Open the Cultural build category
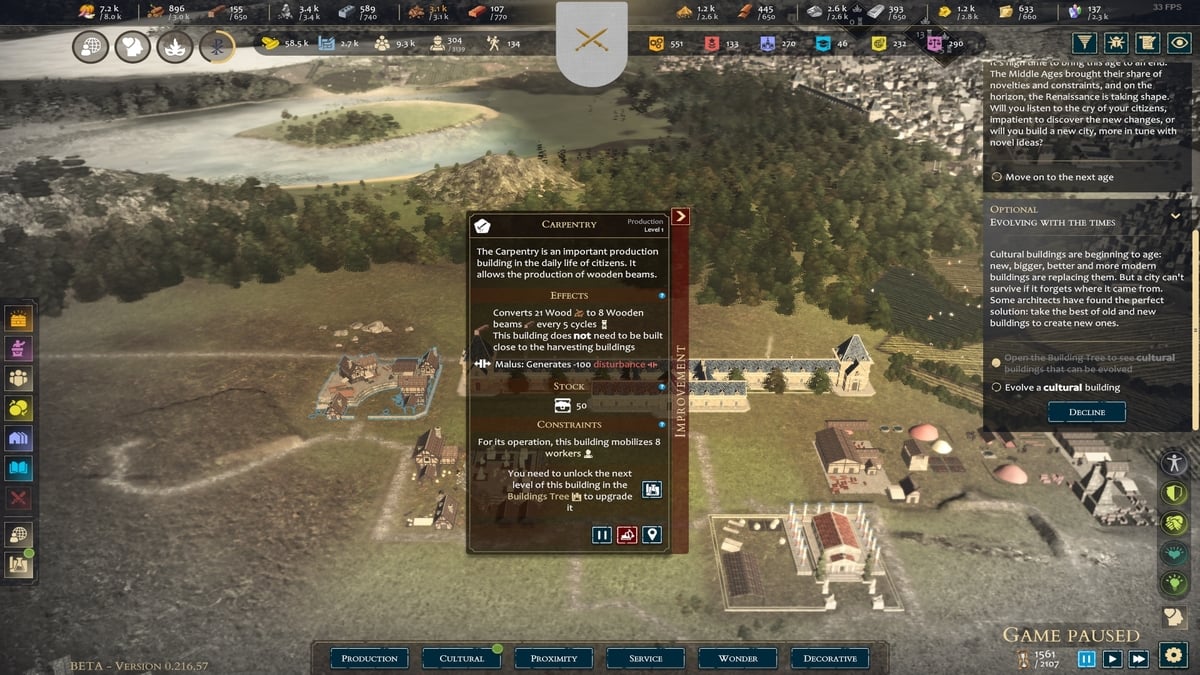The width and height of the screenshot is (1200, 675). 462,658
